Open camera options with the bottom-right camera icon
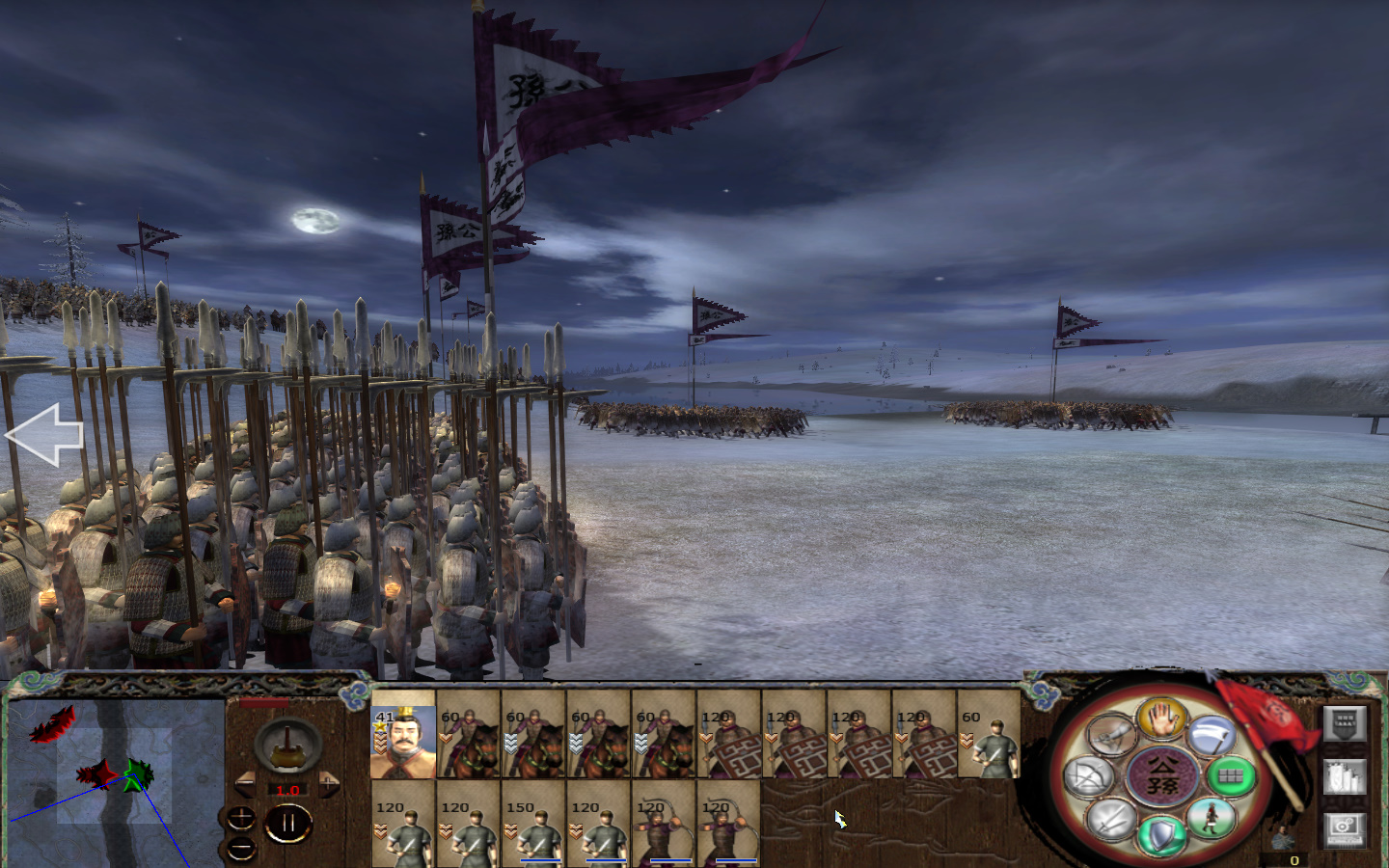Image resolution: width=1389 pixels, height=868 pixels. tap(1343, 827)
